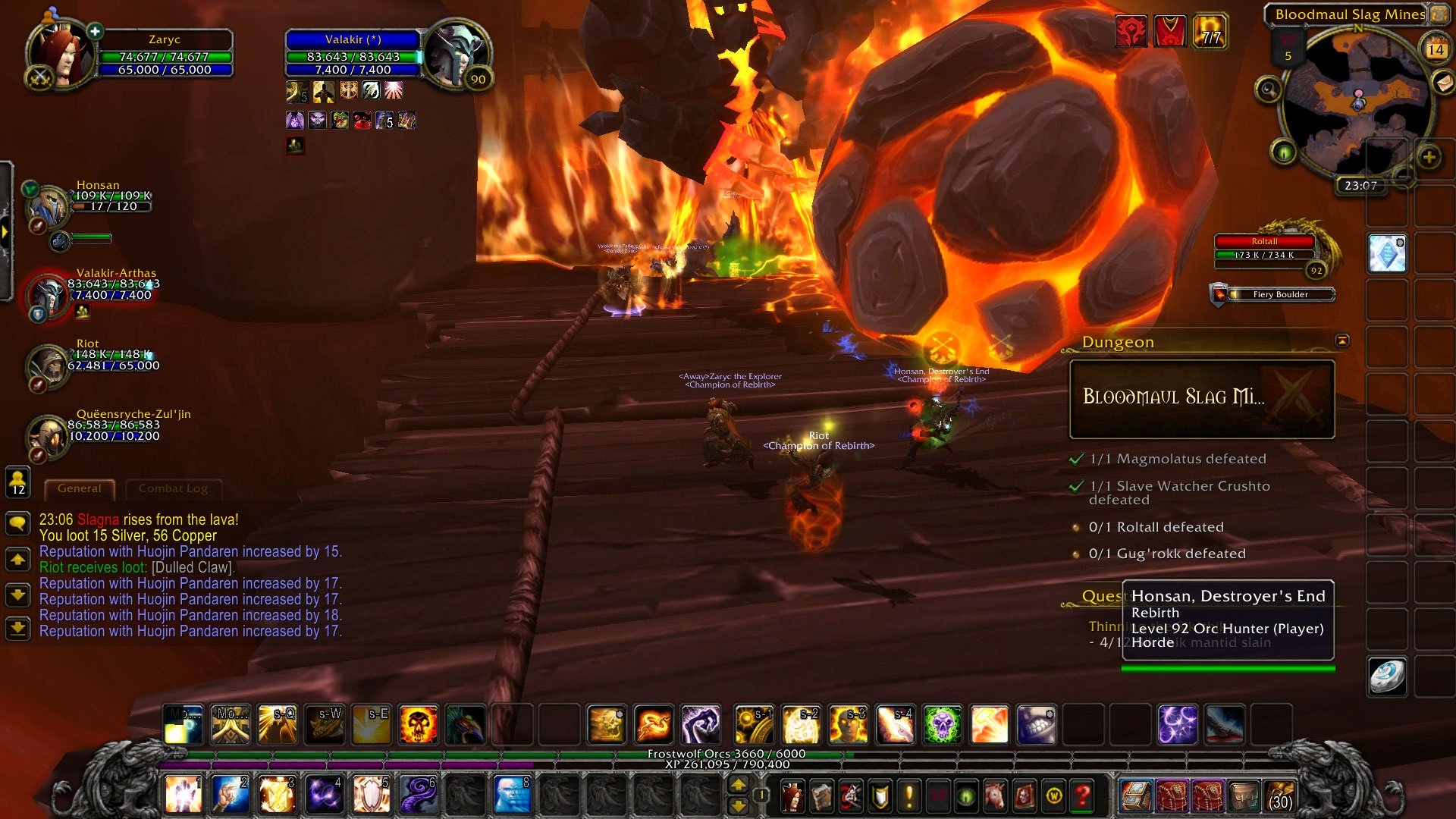
Task: Click the Roltall boss frame
Action: (x=1264, y=249)
